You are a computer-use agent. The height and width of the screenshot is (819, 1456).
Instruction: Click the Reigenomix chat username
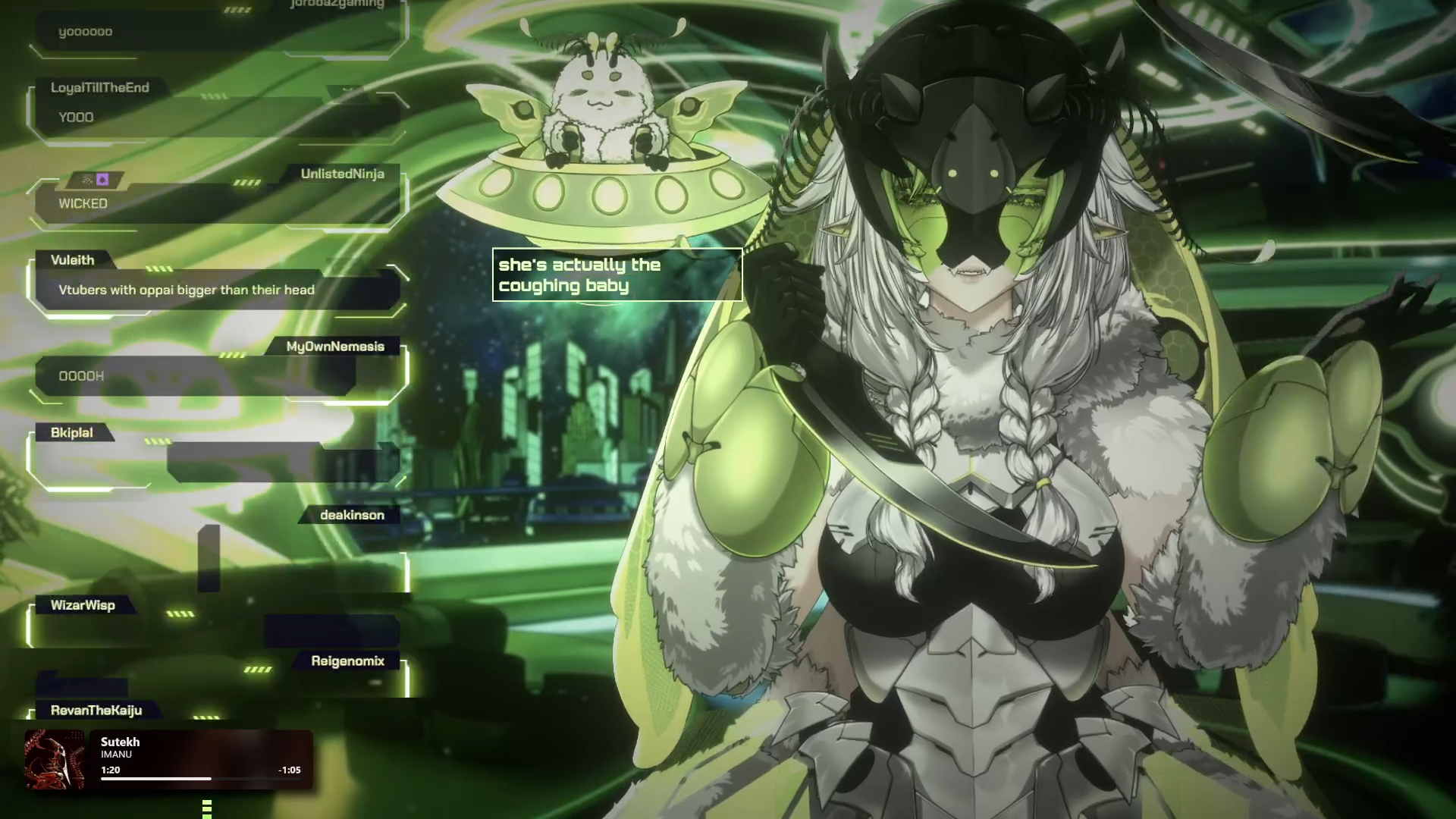pos(347,661)
